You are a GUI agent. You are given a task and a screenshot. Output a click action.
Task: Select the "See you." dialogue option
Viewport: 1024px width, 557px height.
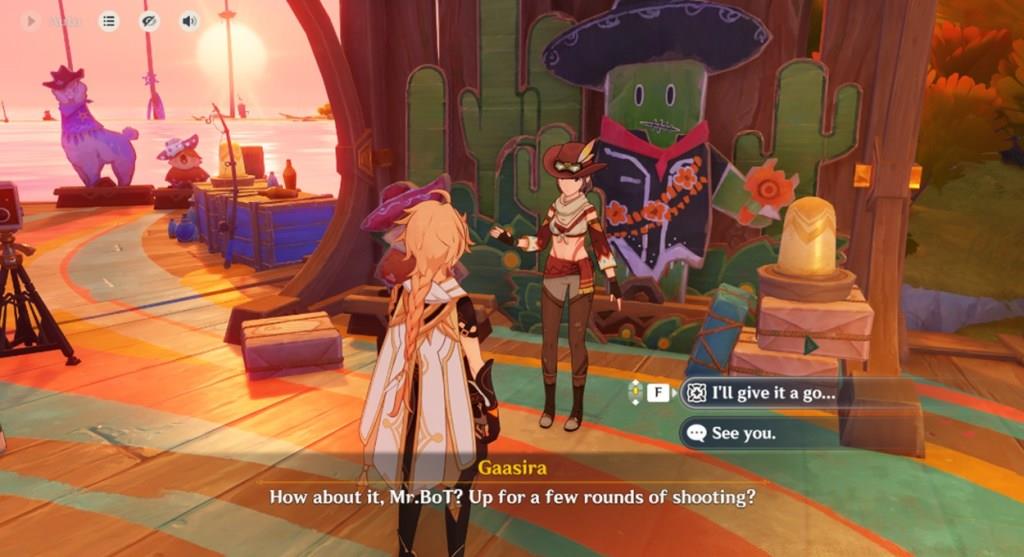(x=744, y=433)
